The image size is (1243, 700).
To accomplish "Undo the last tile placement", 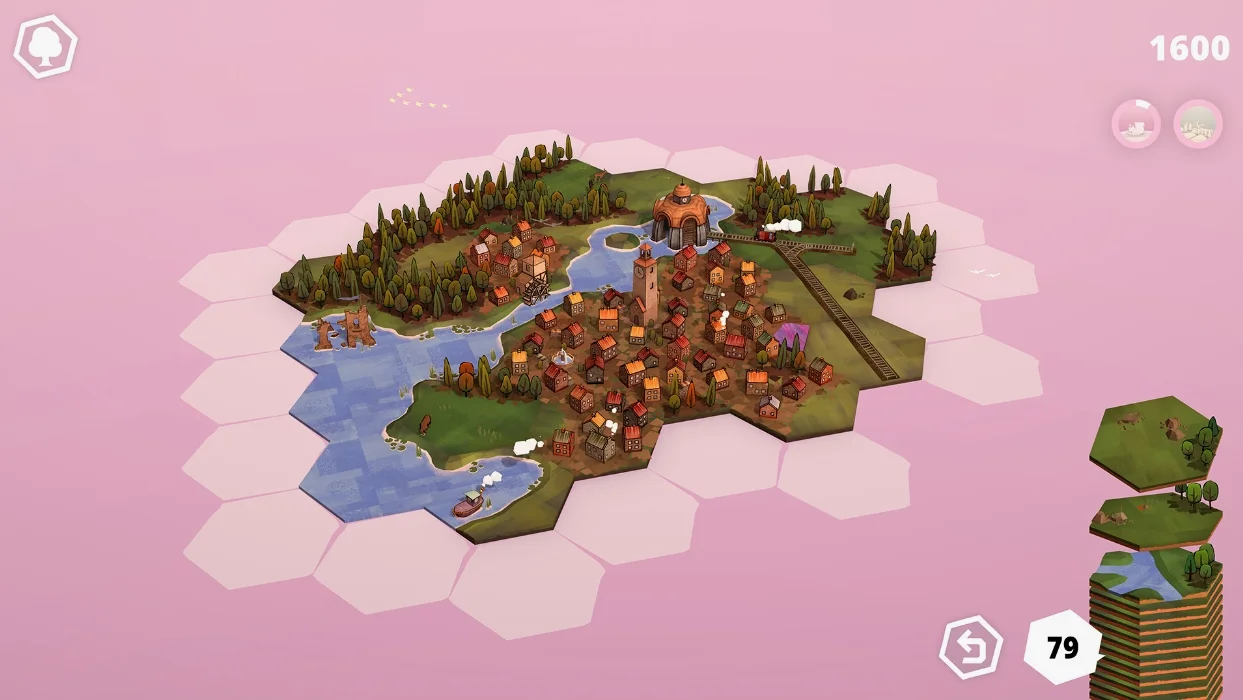I will click(971, 648).
